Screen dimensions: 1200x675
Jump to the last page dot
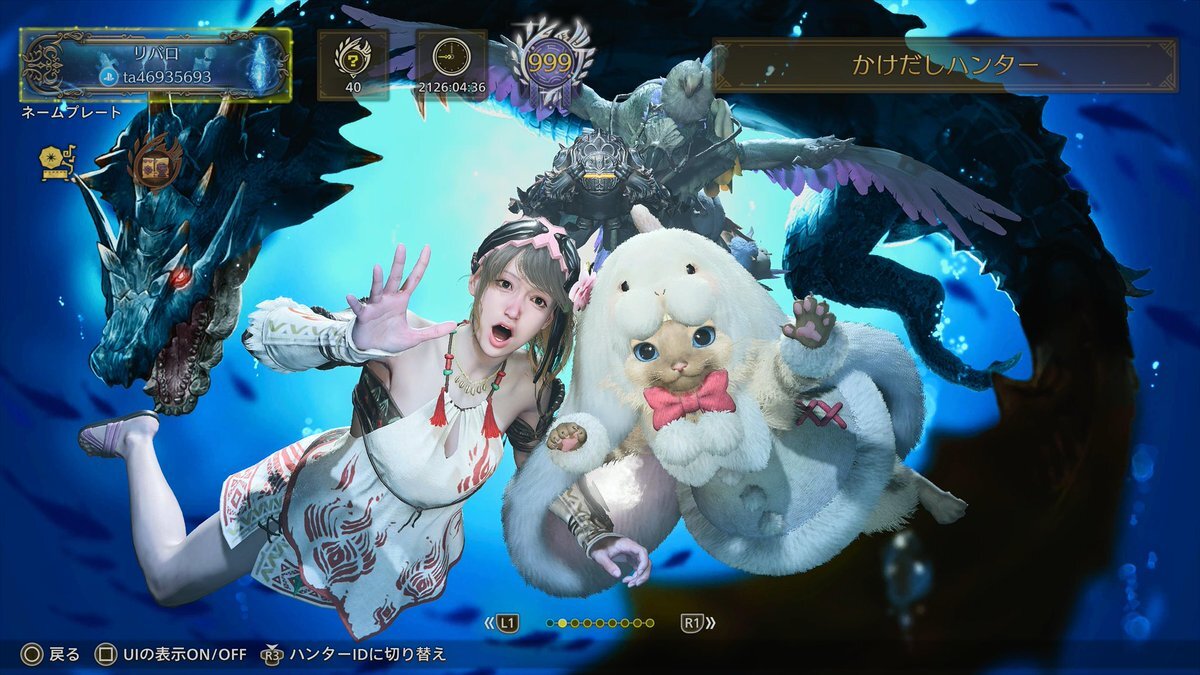pos(650,623)
